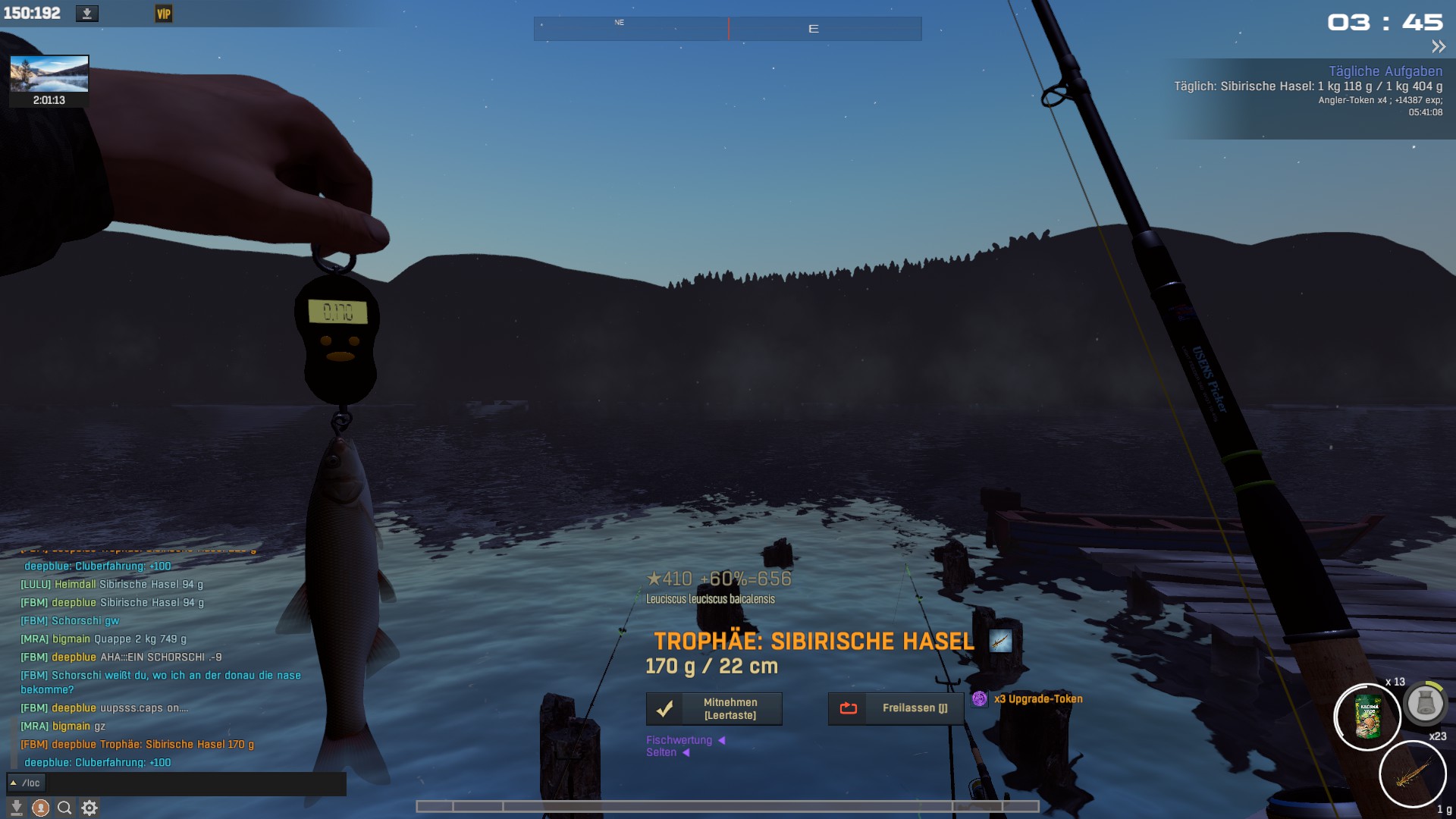The width and height of the screenshot is (1456, 819).
Task: Open the keepnet icon
Action: (1425, 704)
